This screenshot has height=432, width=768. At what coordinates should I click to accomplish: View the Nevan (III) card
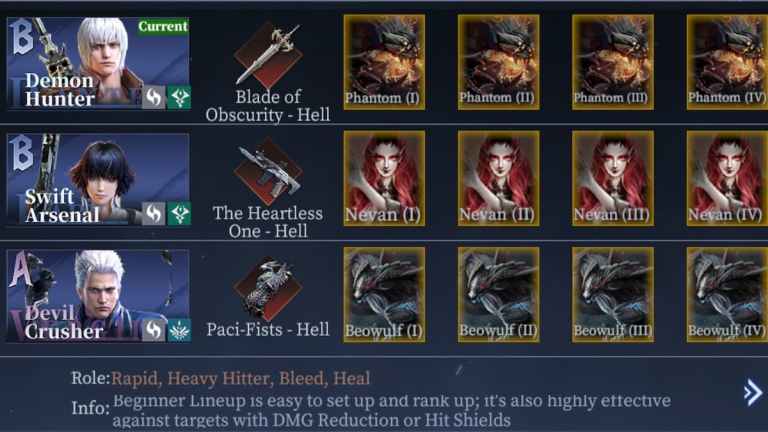[612, 179]
